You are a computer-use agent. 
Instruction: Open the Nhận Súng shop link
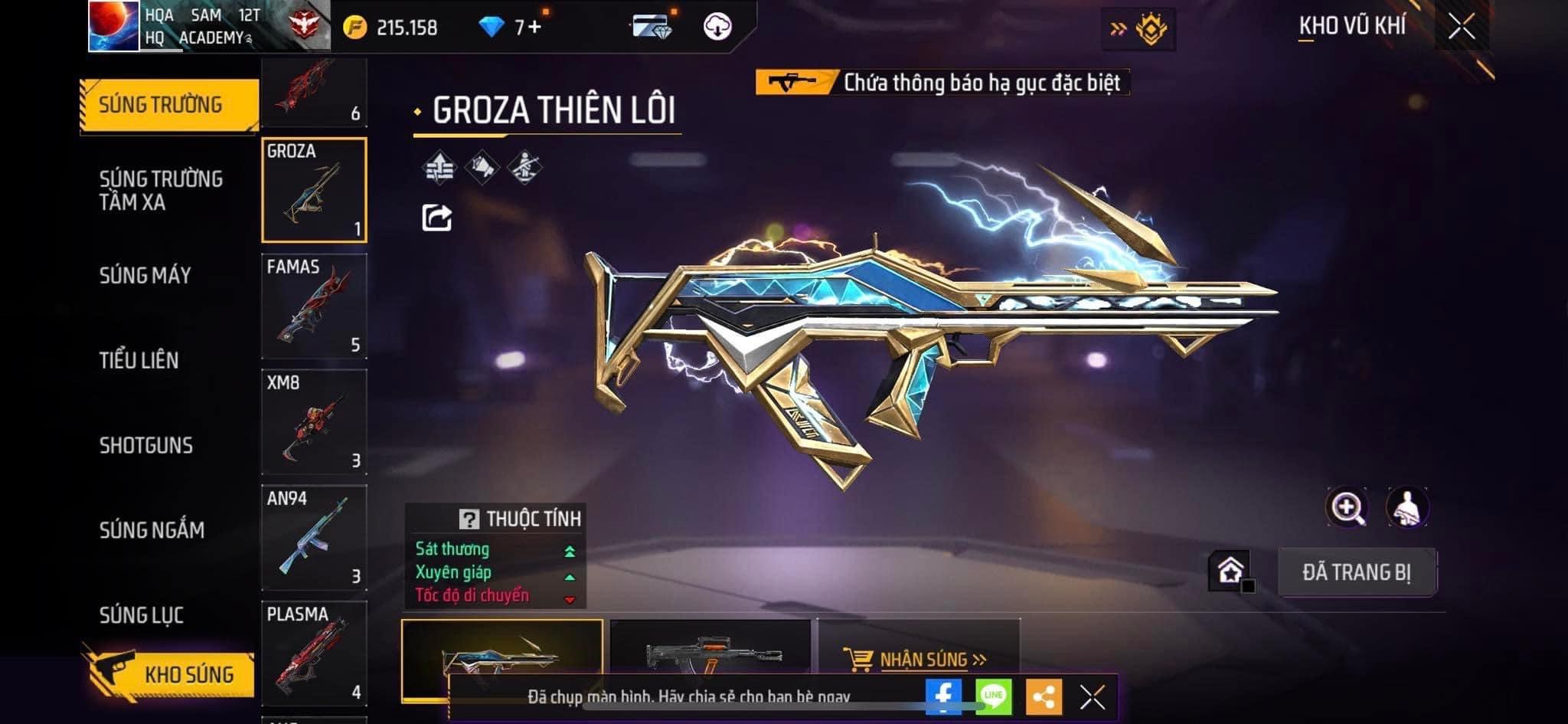[x=916, y=659]
